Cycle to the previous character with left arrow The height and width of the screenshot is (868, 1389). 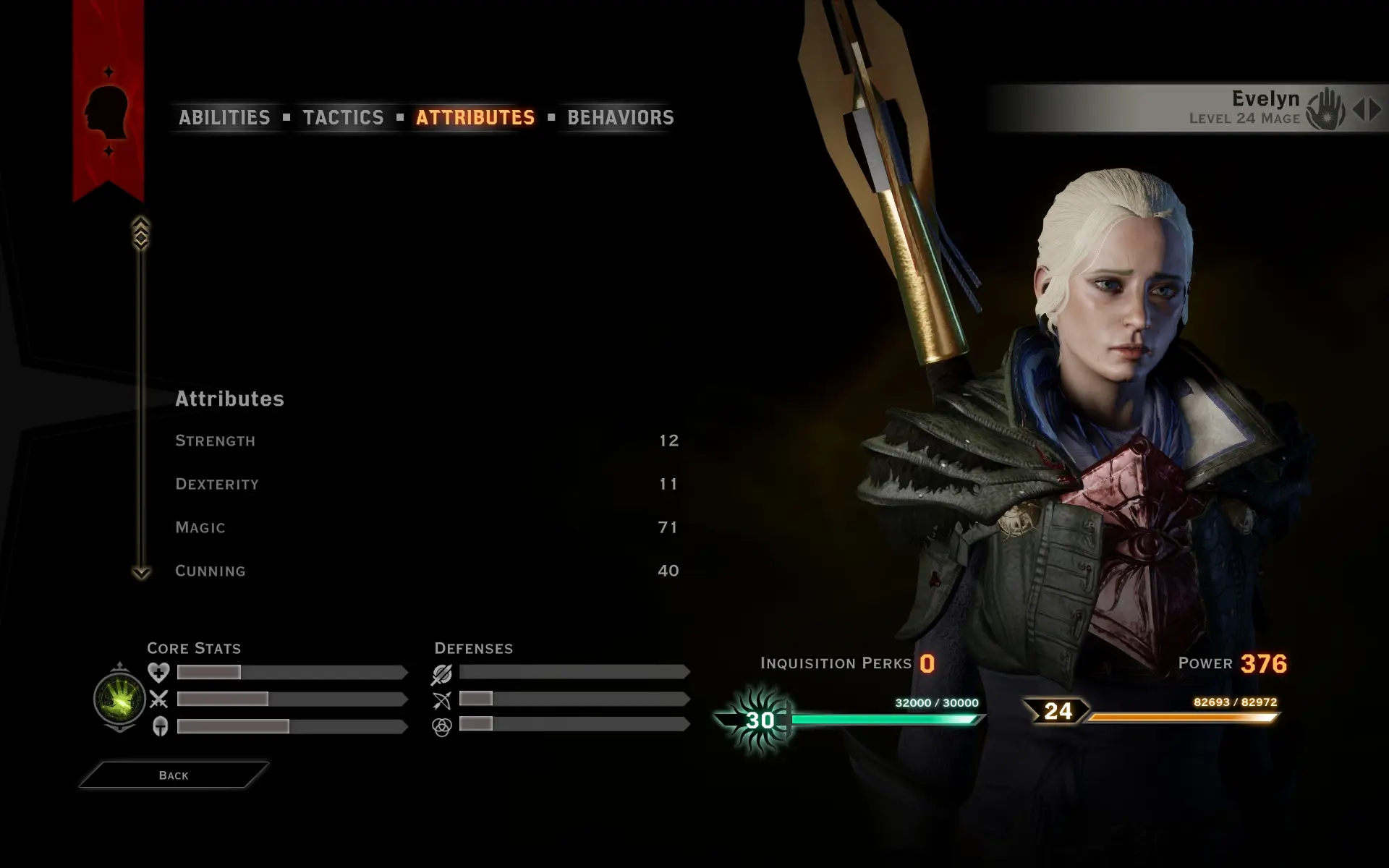(x=1359, y=109)
